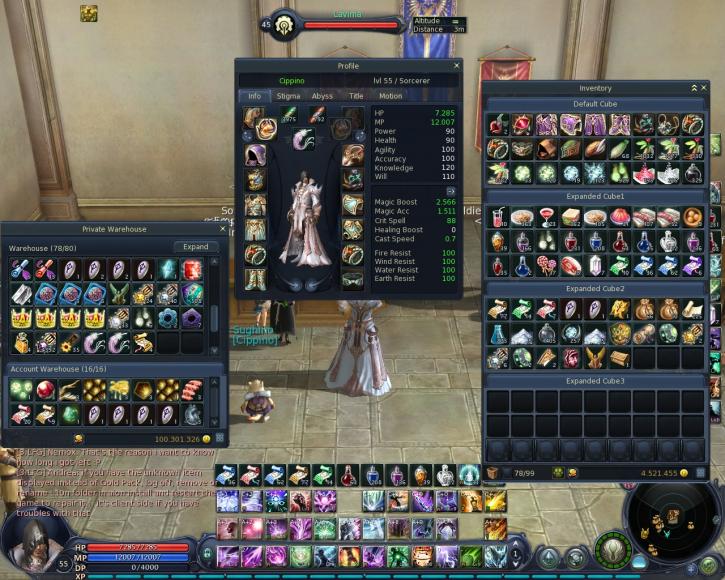
Task: Toggle the stats page arrow in Profile
Action: (x=451, y=190)
